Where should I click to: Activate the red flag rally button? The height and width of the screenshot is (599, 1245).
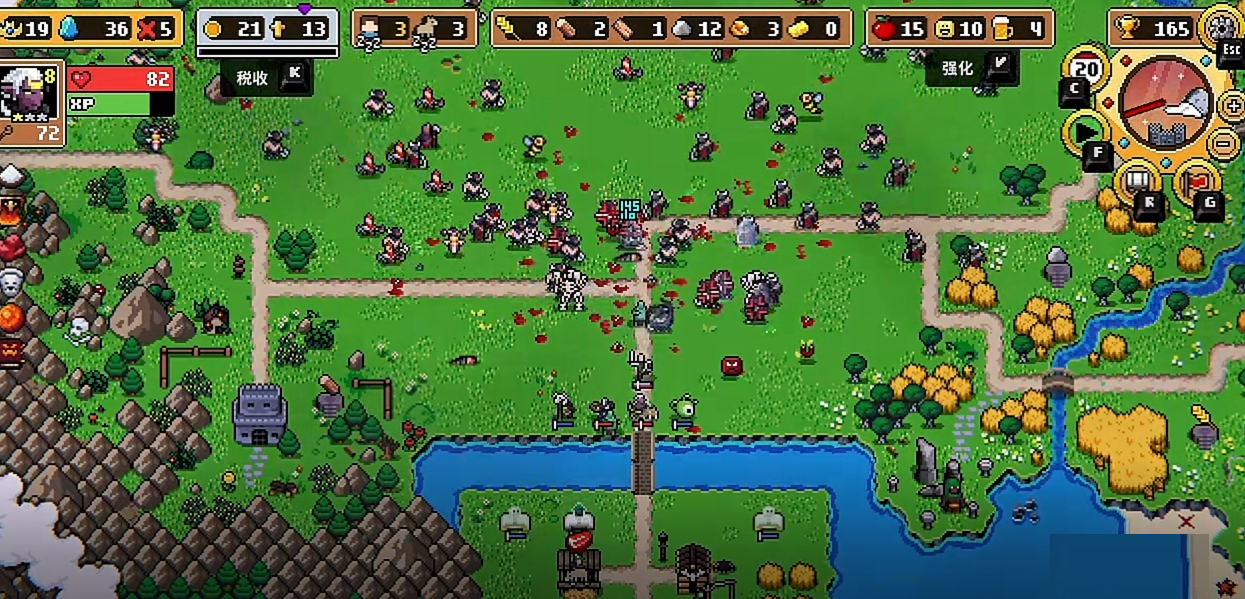tap(1194, 181)
